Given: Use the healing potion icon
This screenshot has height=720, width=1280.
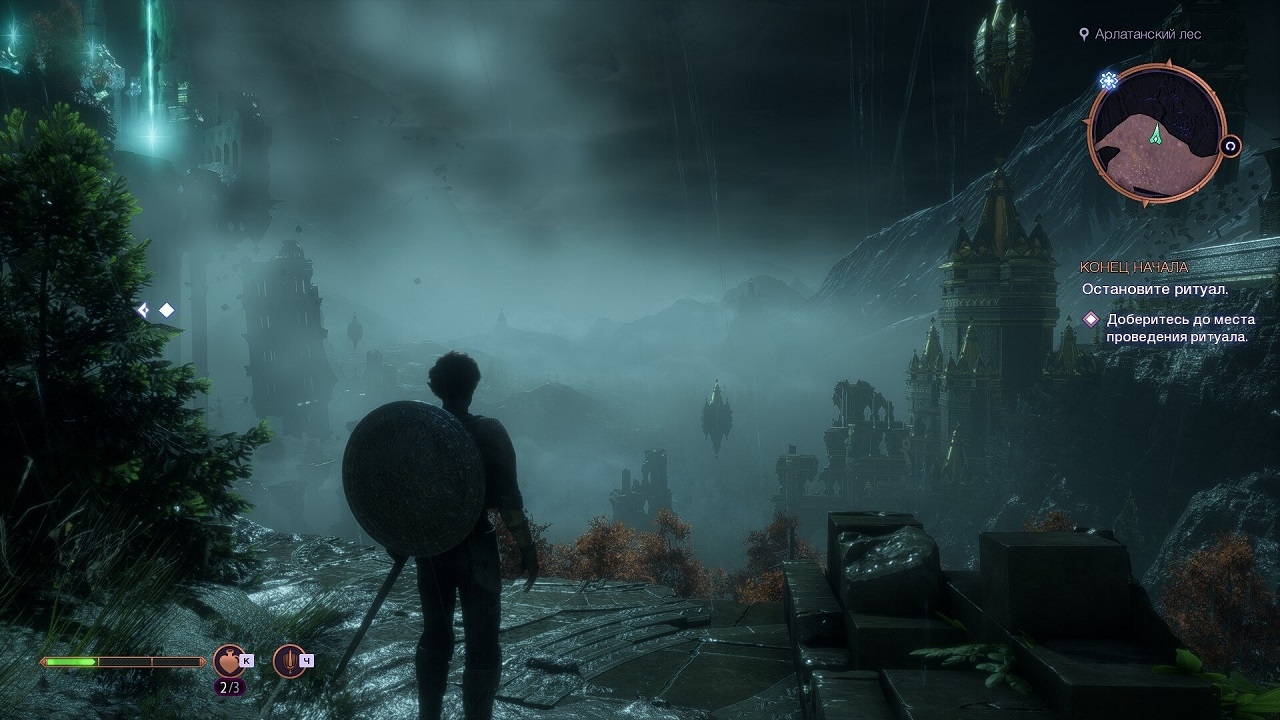Looking at the screenshot, I should [229, 660].
